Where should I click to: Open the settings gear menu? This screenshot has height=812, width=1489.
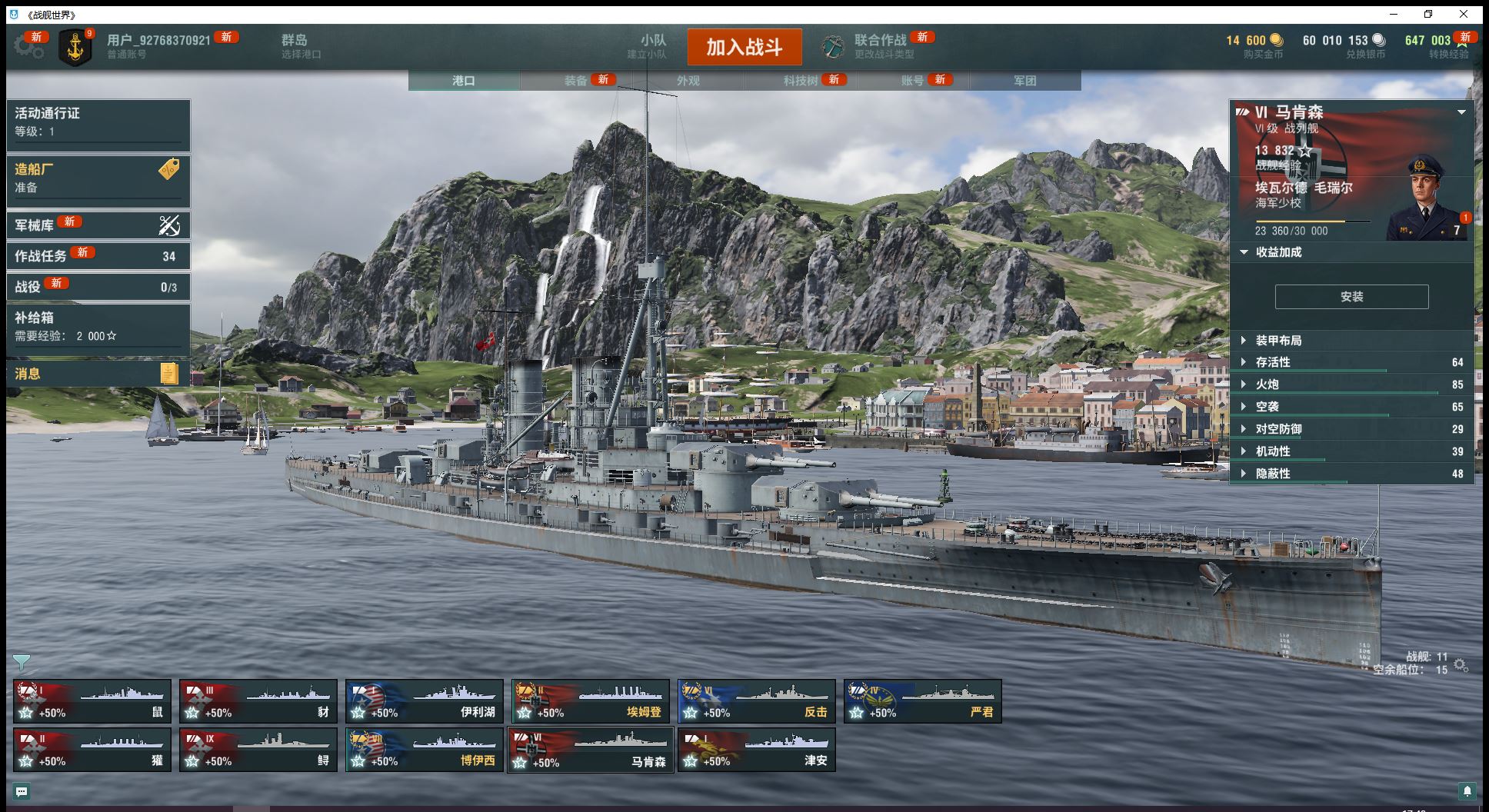tap(28, 46)
